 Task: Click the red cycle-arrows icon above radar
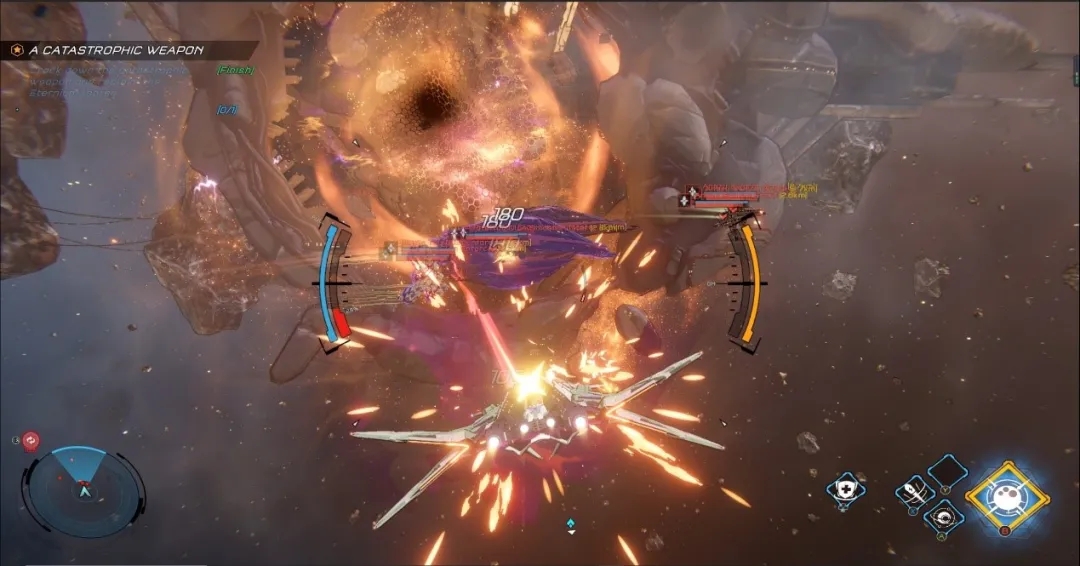(30, 439)
